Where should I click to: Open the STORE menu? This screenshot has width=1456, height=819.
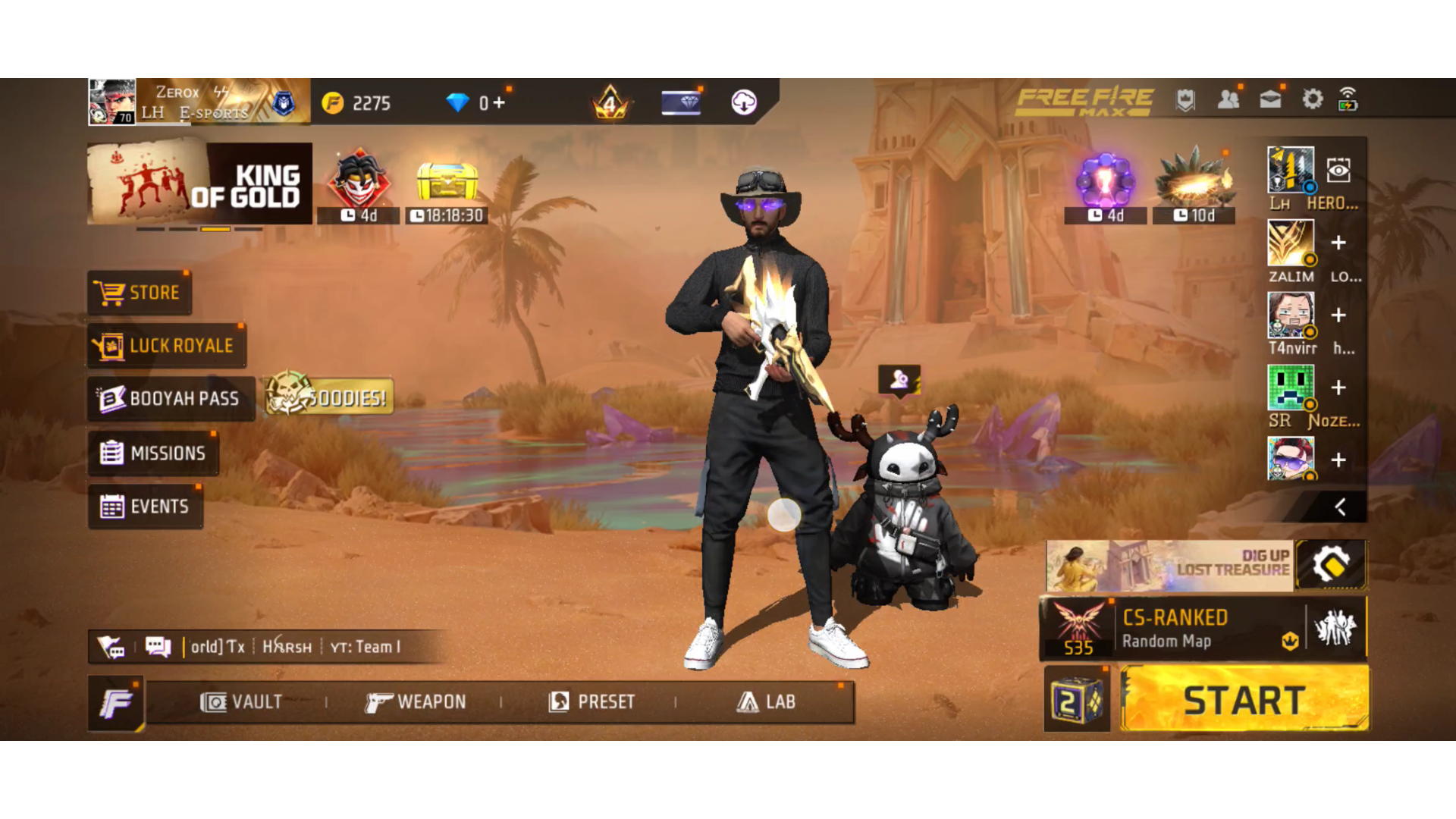139,293
